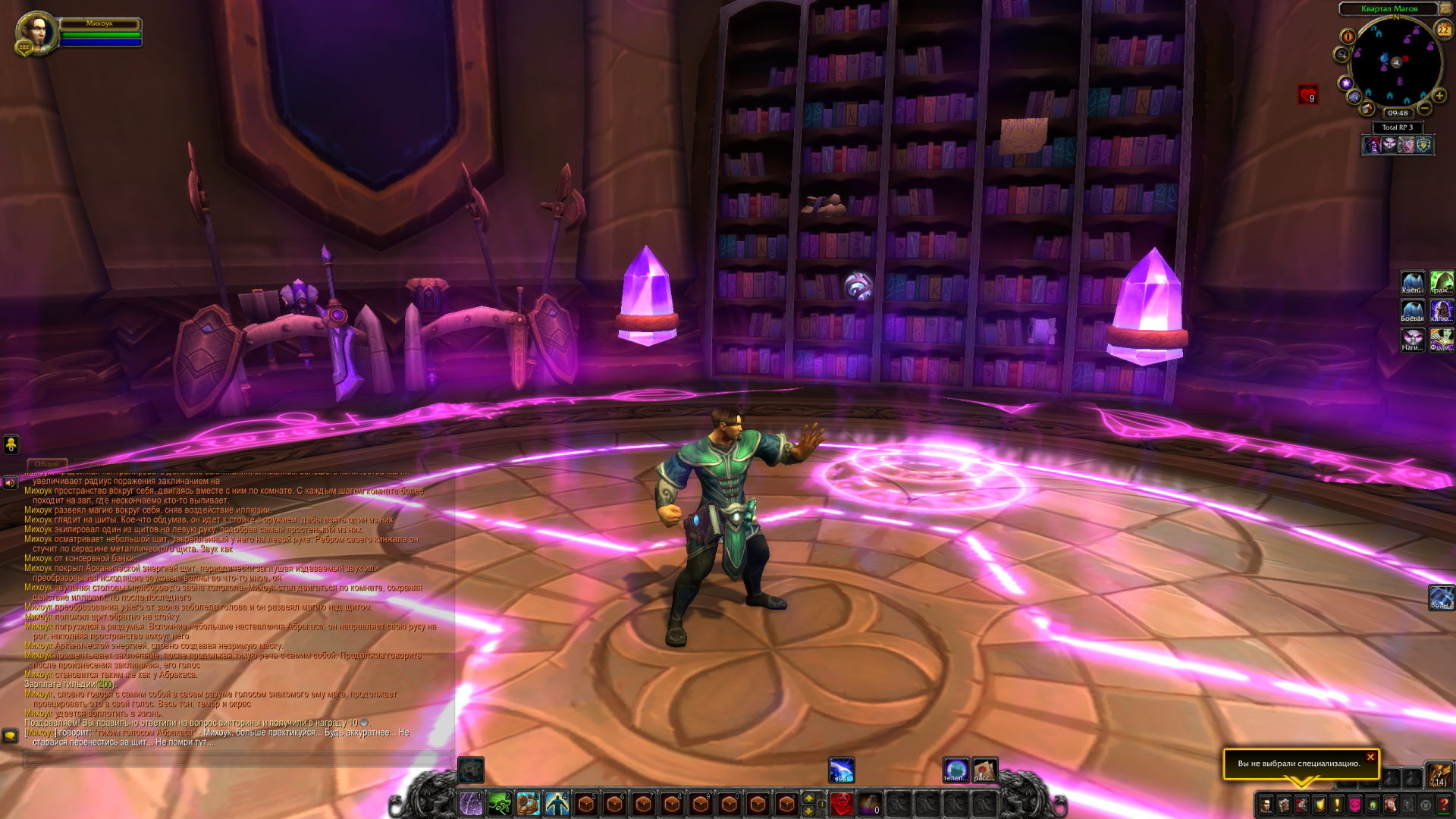Screen dimensions: 1456x819
Task: Activate the flexing muscle arm ability
Action: pos(529,804)
